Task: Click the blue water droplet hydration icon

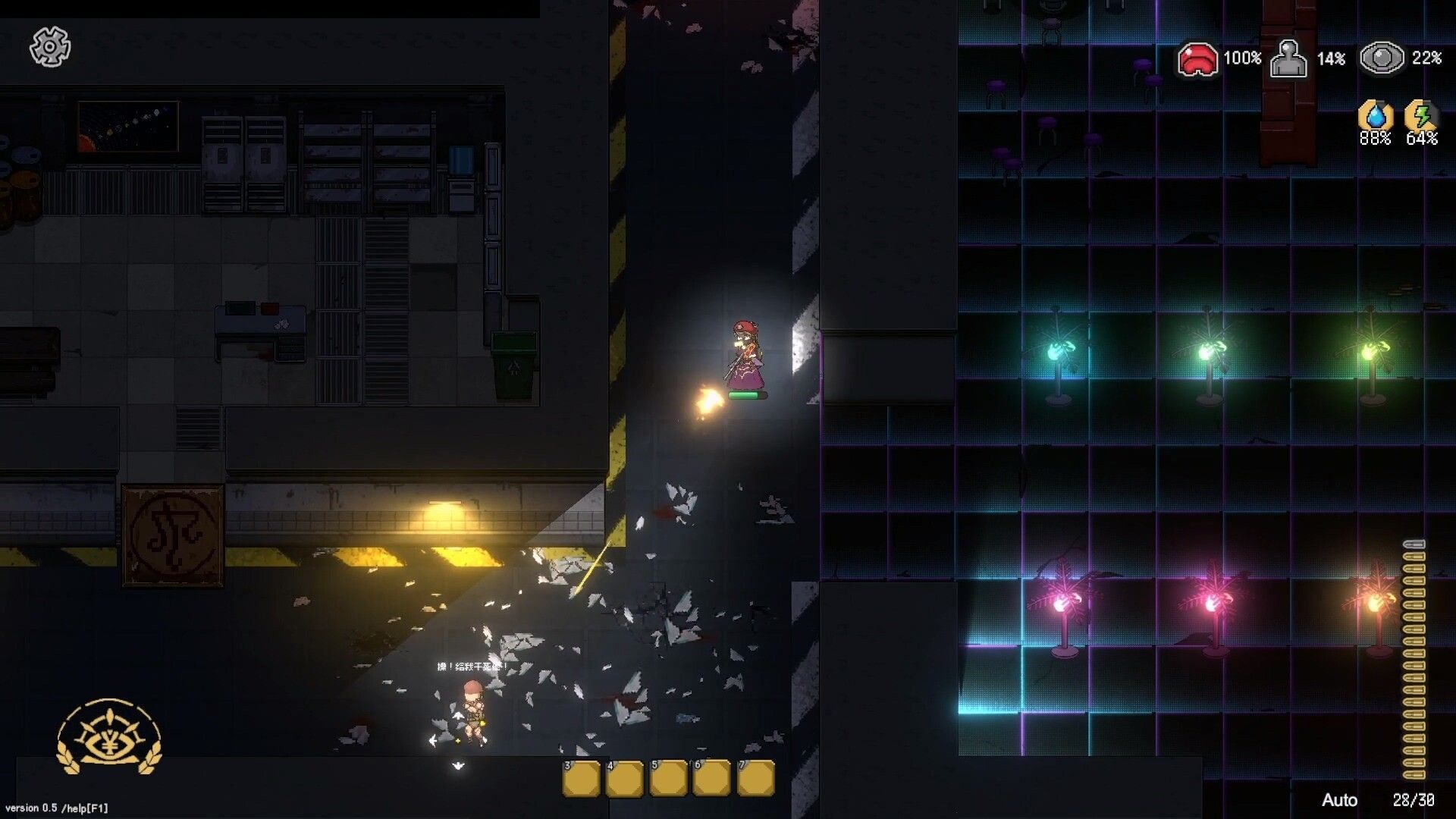Action: [1376, 115]
